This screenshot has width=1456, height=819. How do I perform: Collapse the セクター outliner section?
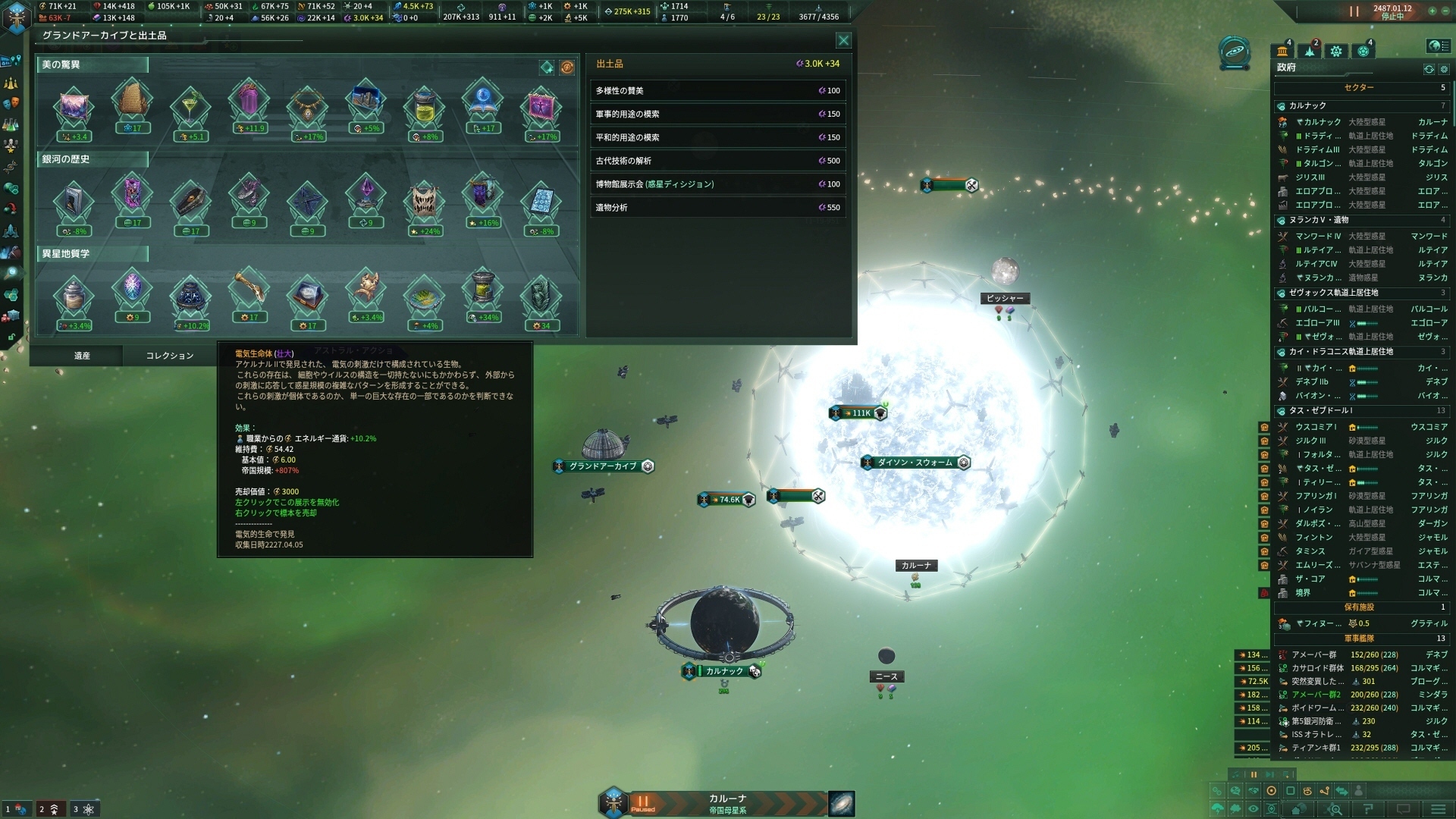[1358, 88]
